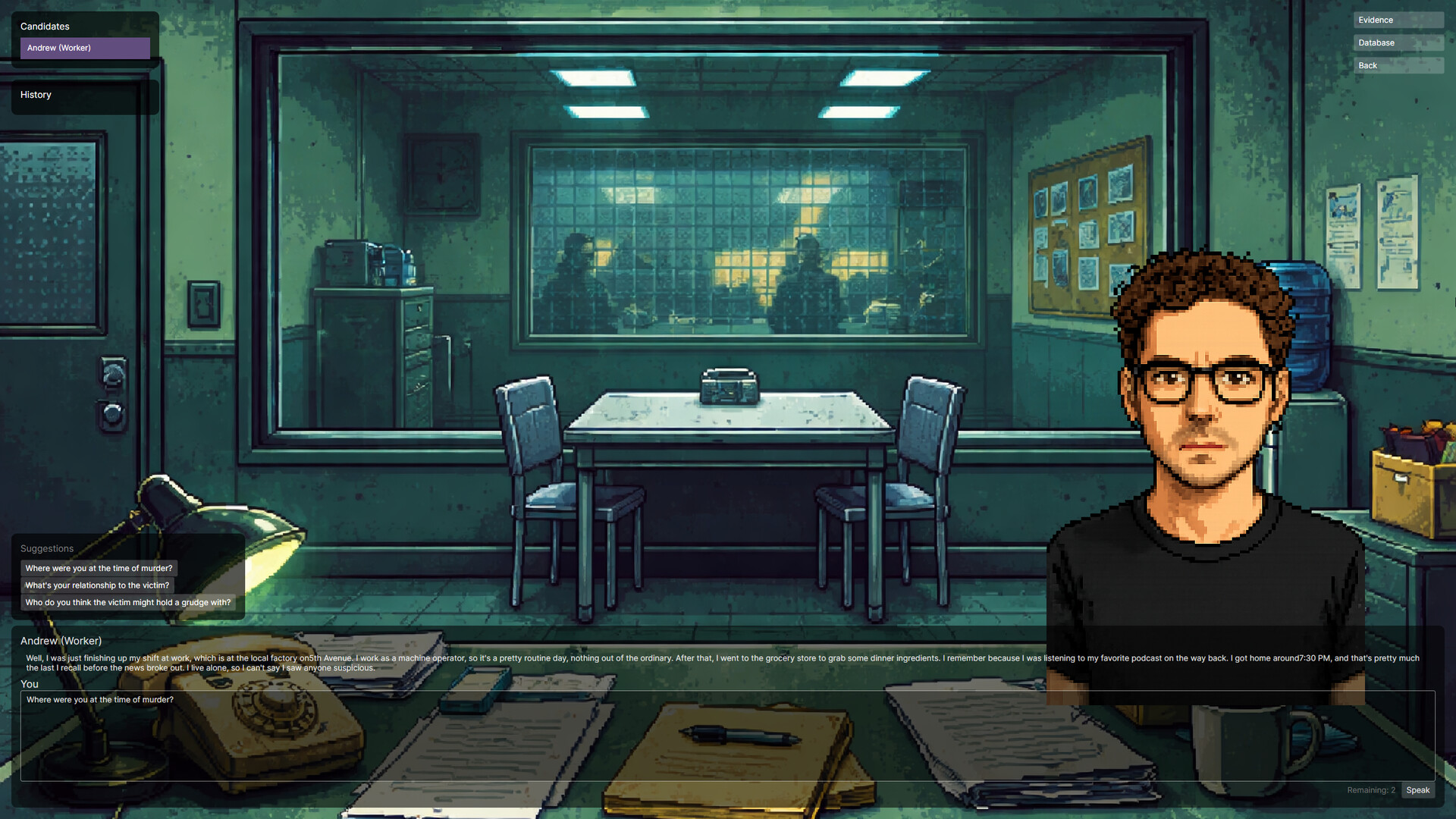Choose suggestion 'What's your relationship to the victim?'
1456x819 pixels.
96,585
